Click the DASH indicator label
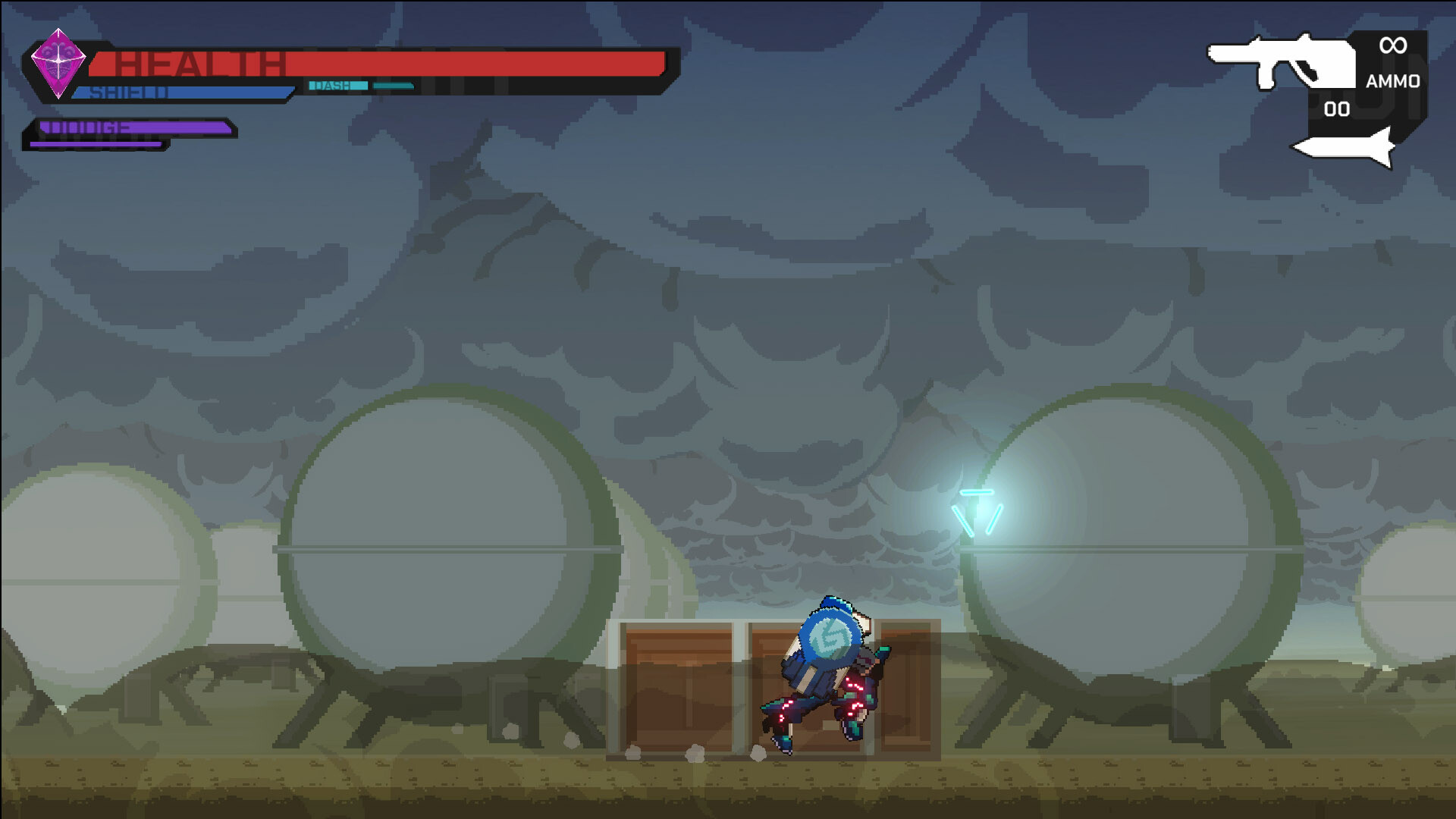1456x819 pixels. pos(334,85)
